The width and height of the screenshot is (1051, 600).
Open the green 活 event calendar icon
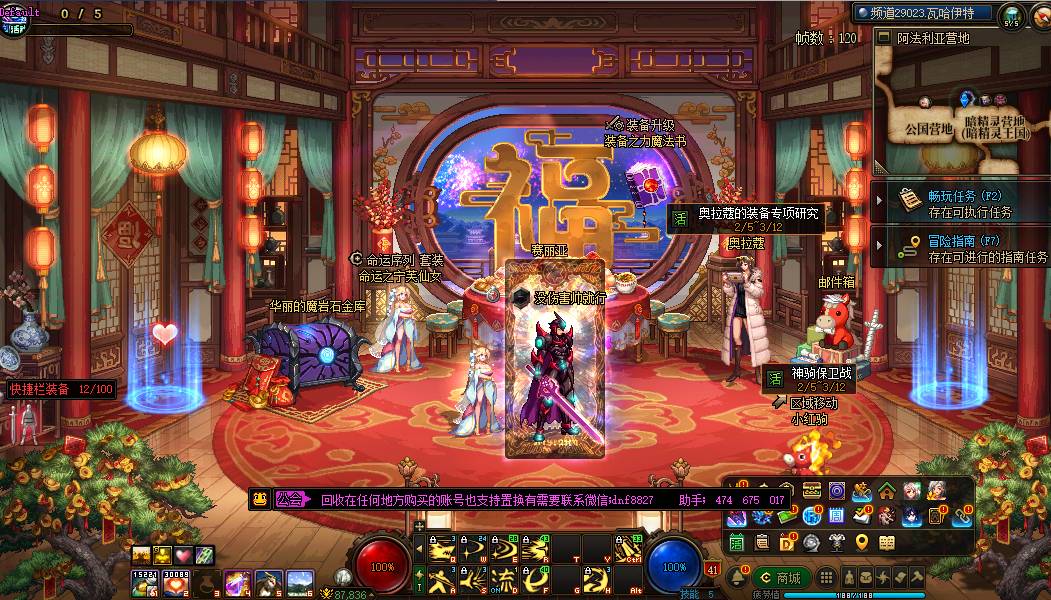coord(736,543)
